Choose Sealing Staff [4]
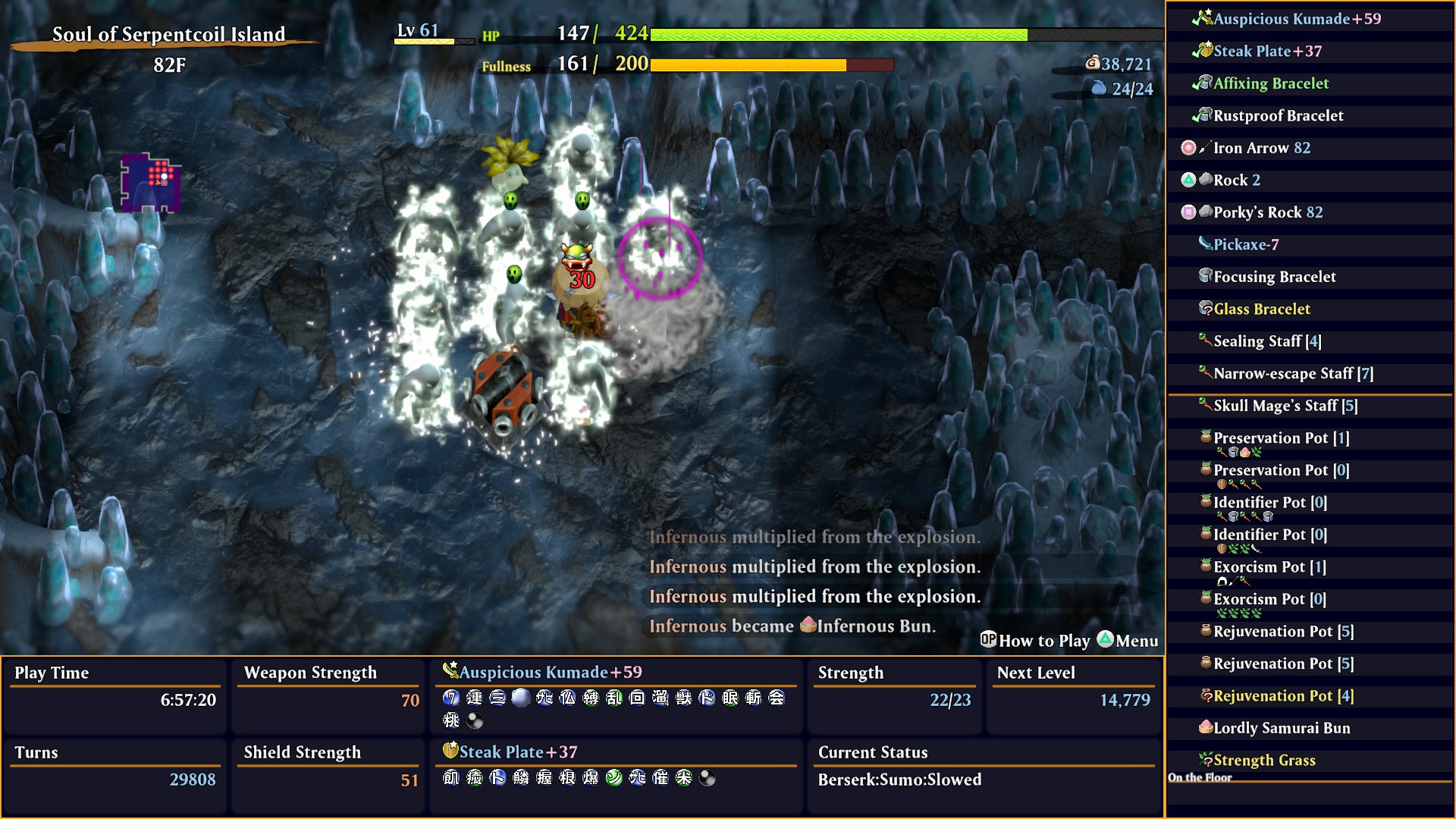Viewport: 1456px width, 819px height. tap(1266, 341)
